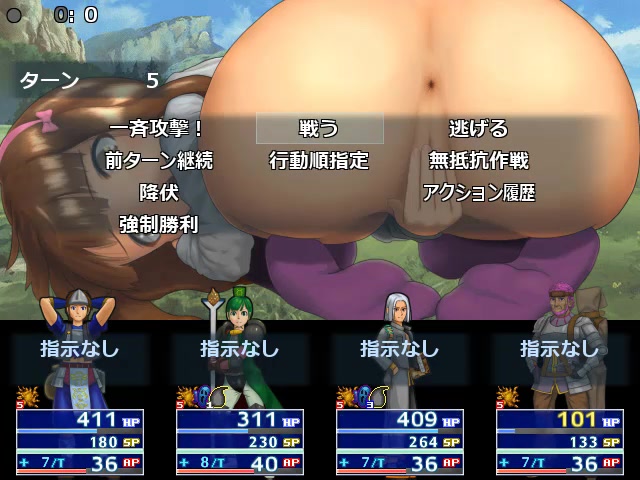Choose 降伏 to surrender
640x480 pixels.
click(158, 192)
